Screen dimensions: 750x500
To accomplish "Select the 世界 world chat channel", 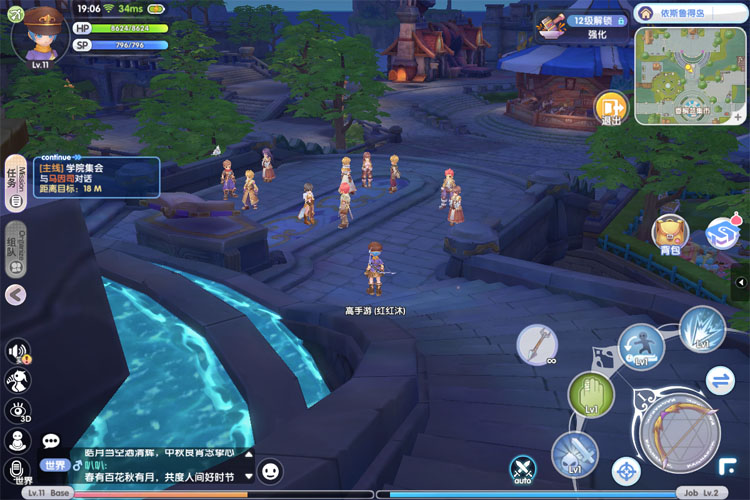I will [52, 465].
